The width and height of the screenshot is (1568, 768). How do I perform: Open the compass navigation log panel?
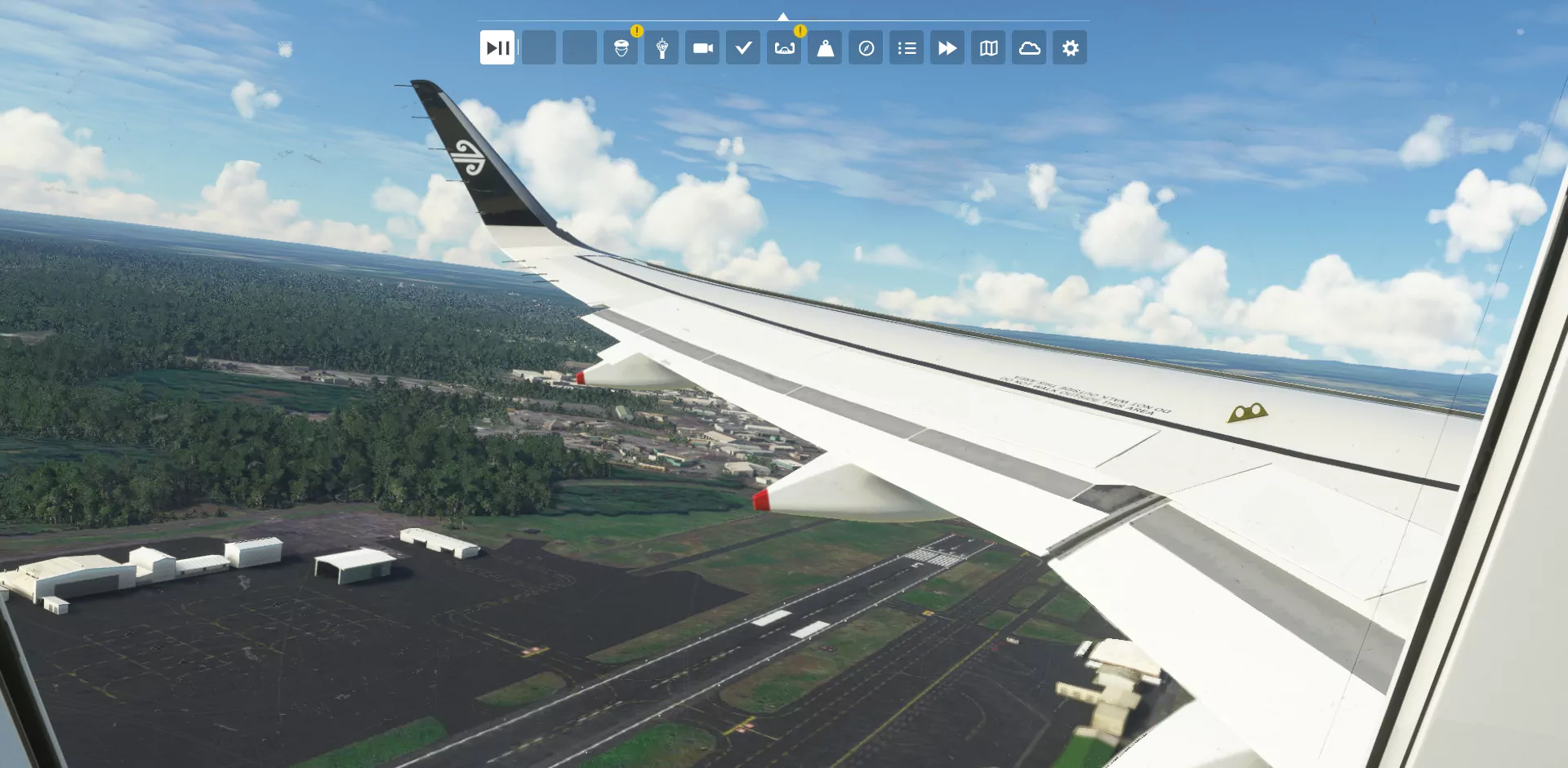(x=866, y=48)
